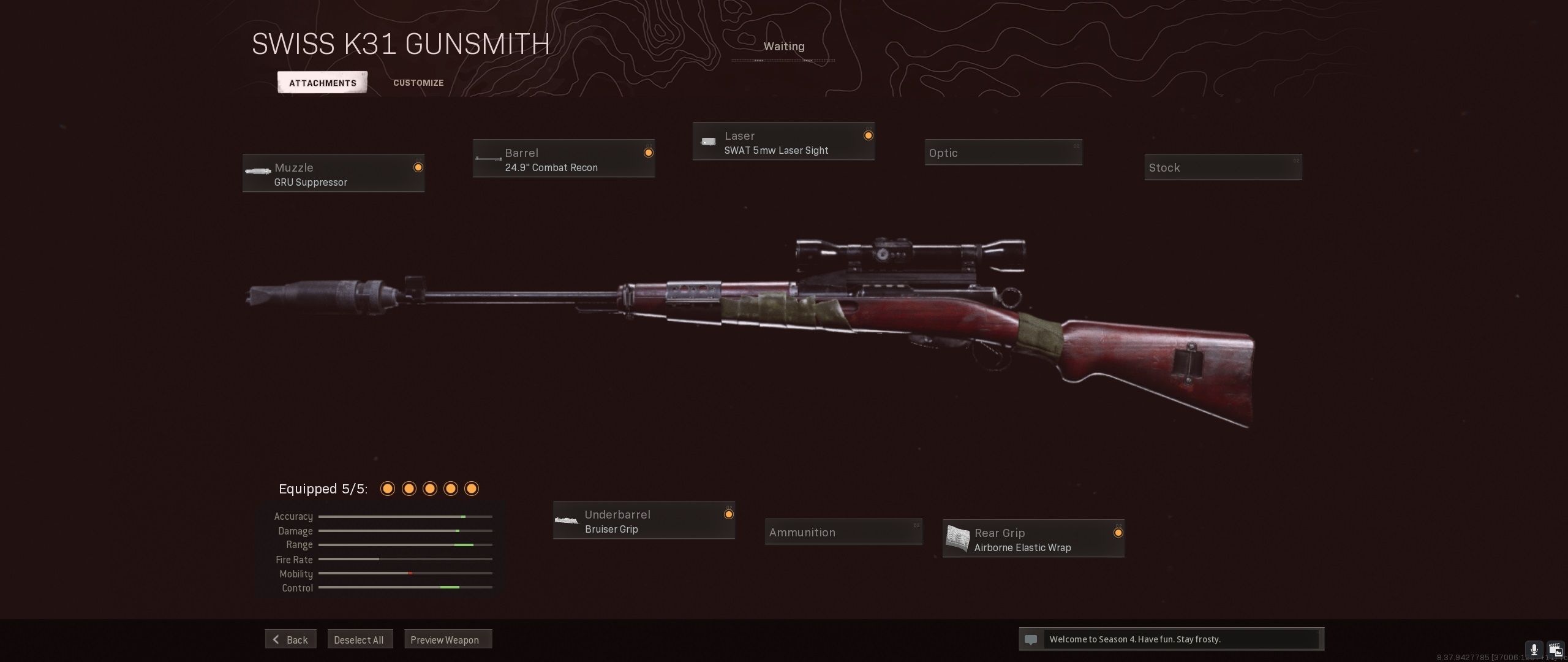Click the Barrel attachment slot icon

(488, 158)
